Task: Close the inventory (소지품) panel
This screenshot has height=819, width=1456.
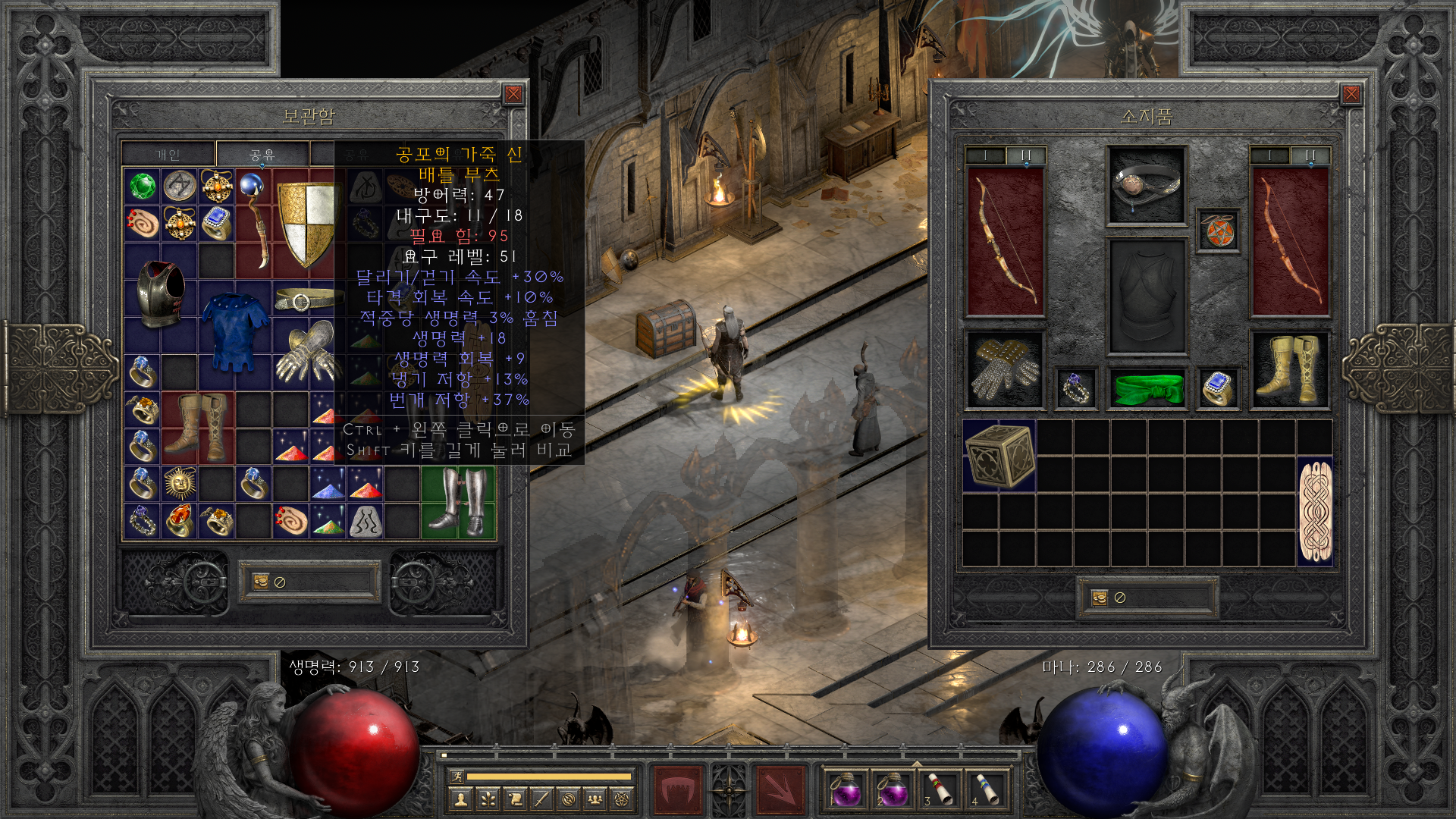Action: 1351,94
